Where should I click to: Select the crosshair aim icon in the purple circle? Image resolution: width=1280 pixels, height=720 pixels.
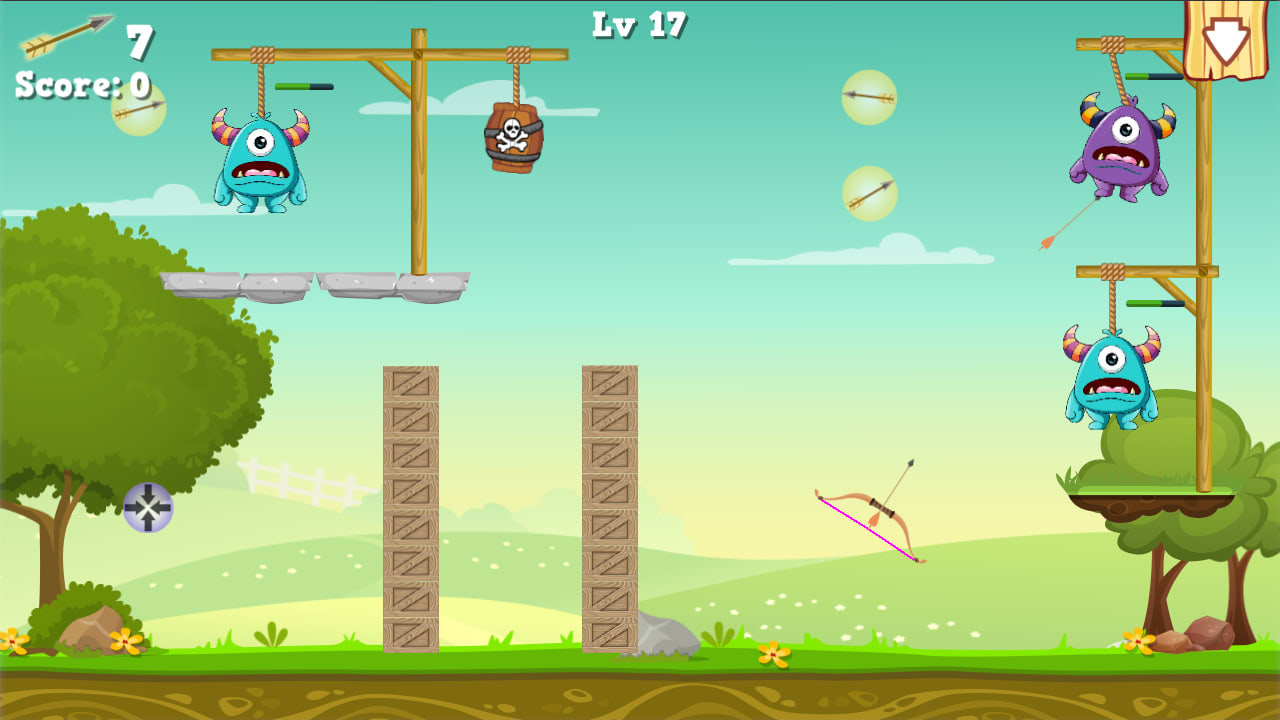click(x=148, y=508)
